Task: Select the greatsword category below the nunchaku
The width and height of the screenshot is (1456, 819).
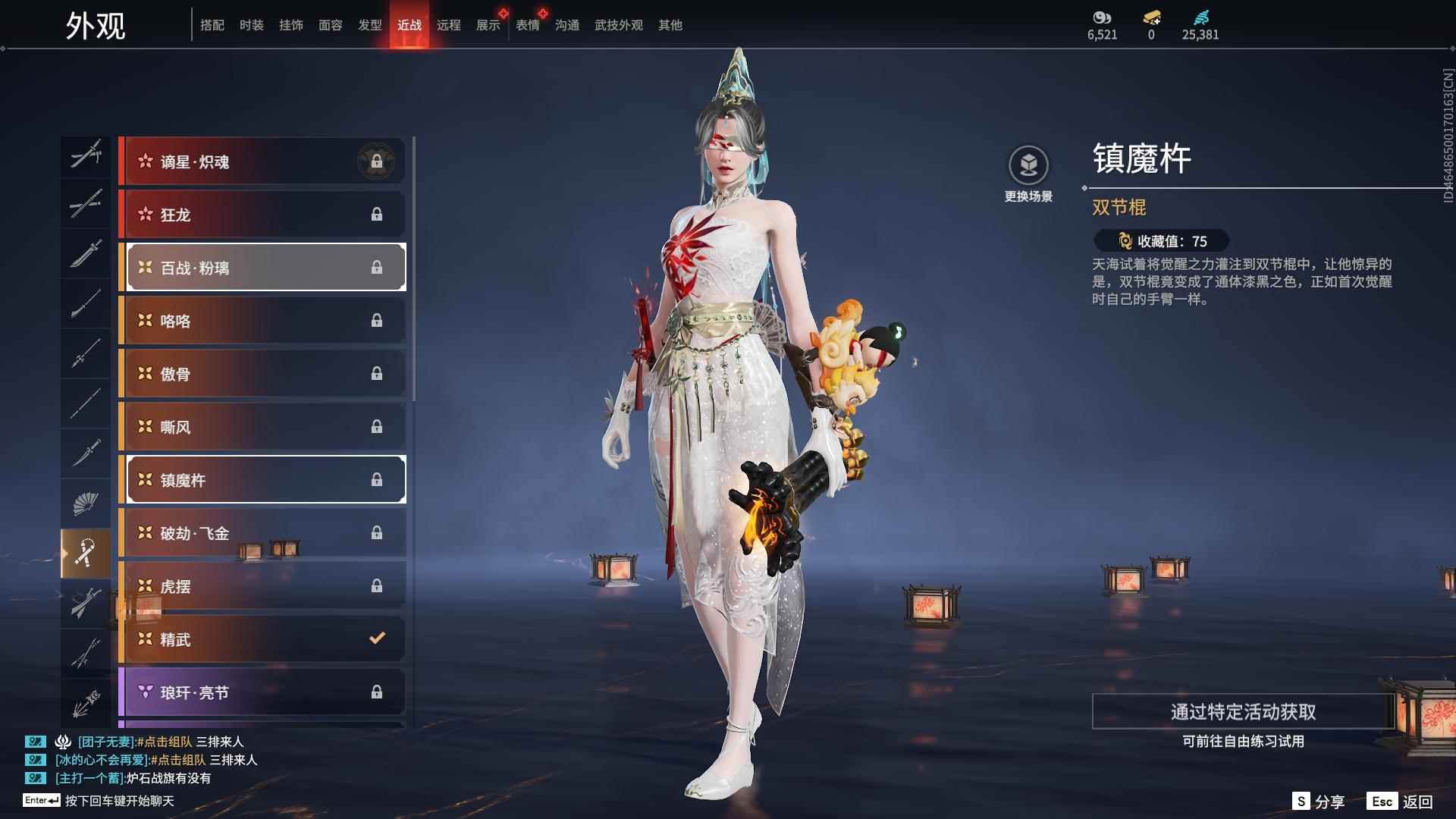Action: pos(86,603)
